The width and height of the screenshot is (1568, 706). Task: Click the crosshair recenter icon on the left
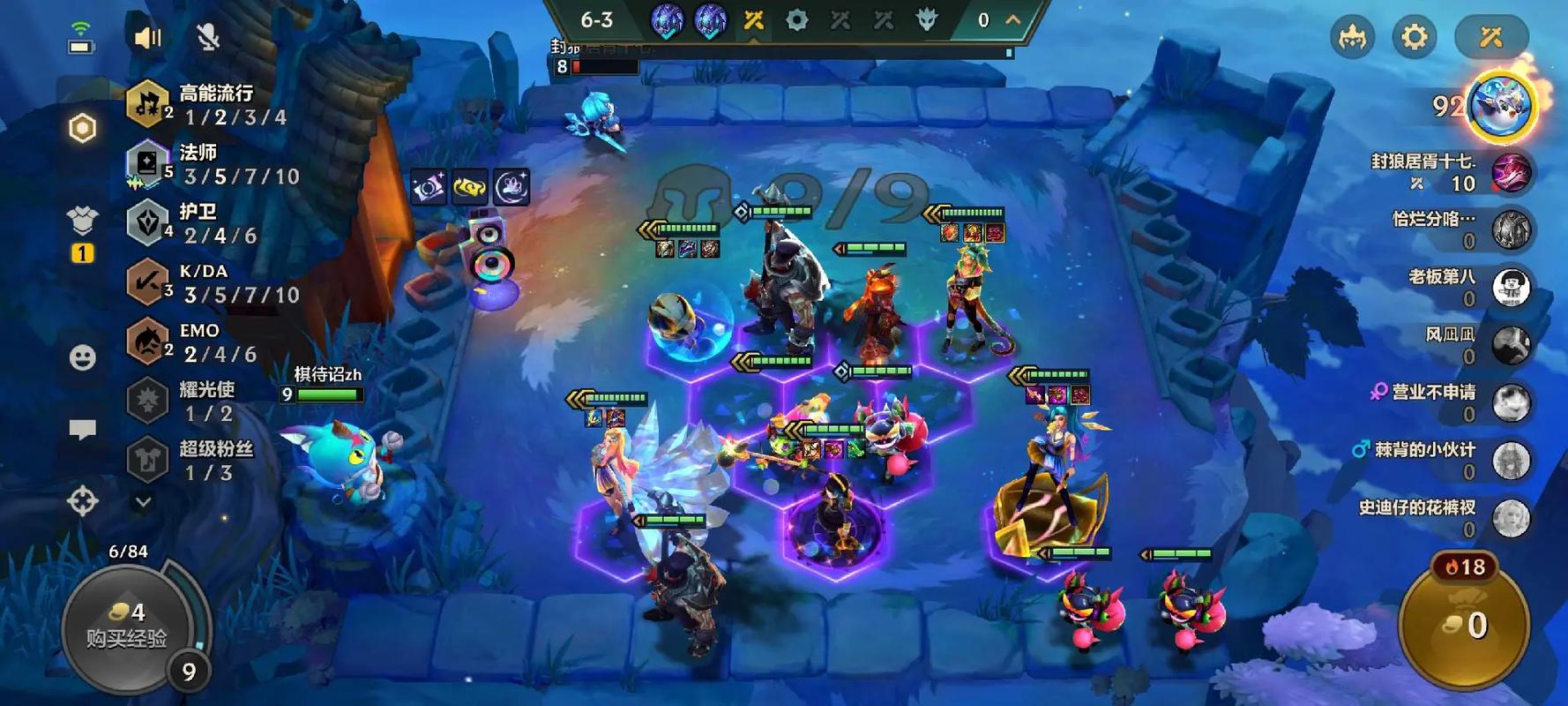(83, 501)
